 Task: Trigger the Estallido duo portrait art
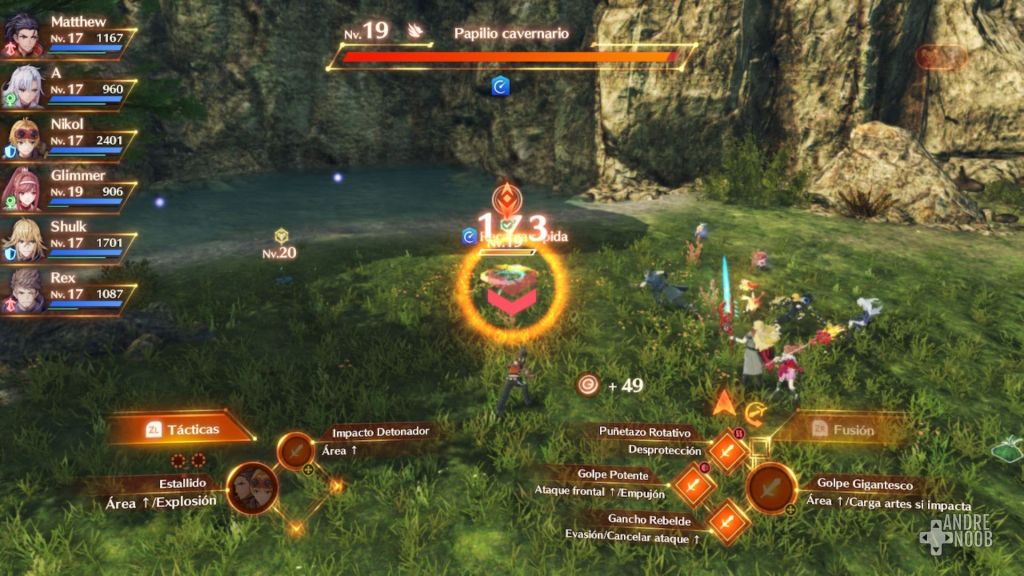pyautogui.click(x=252, y=488)
